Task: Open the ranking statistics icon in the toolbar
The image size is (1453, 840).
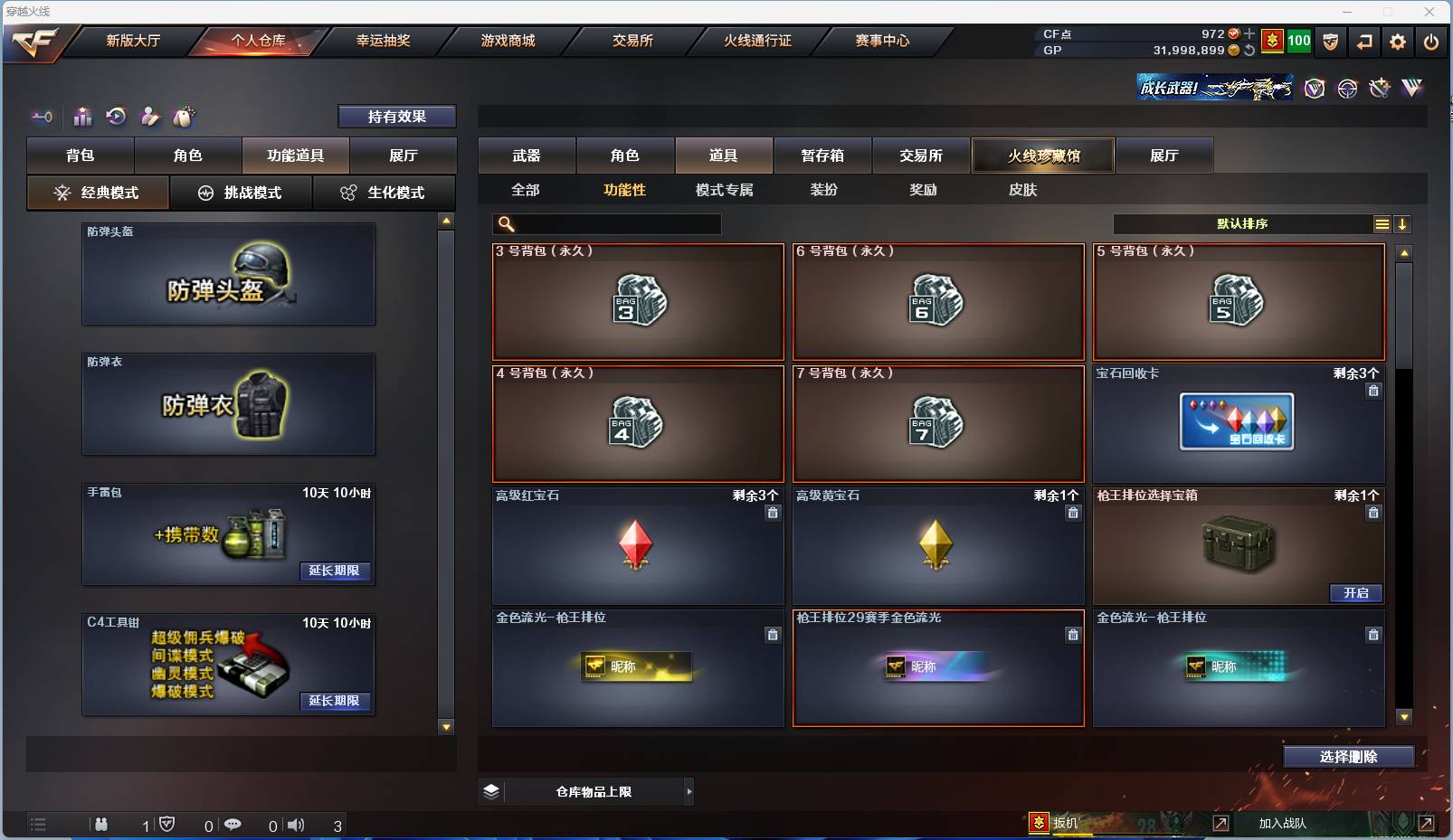Action: click(x=82, y=117)
